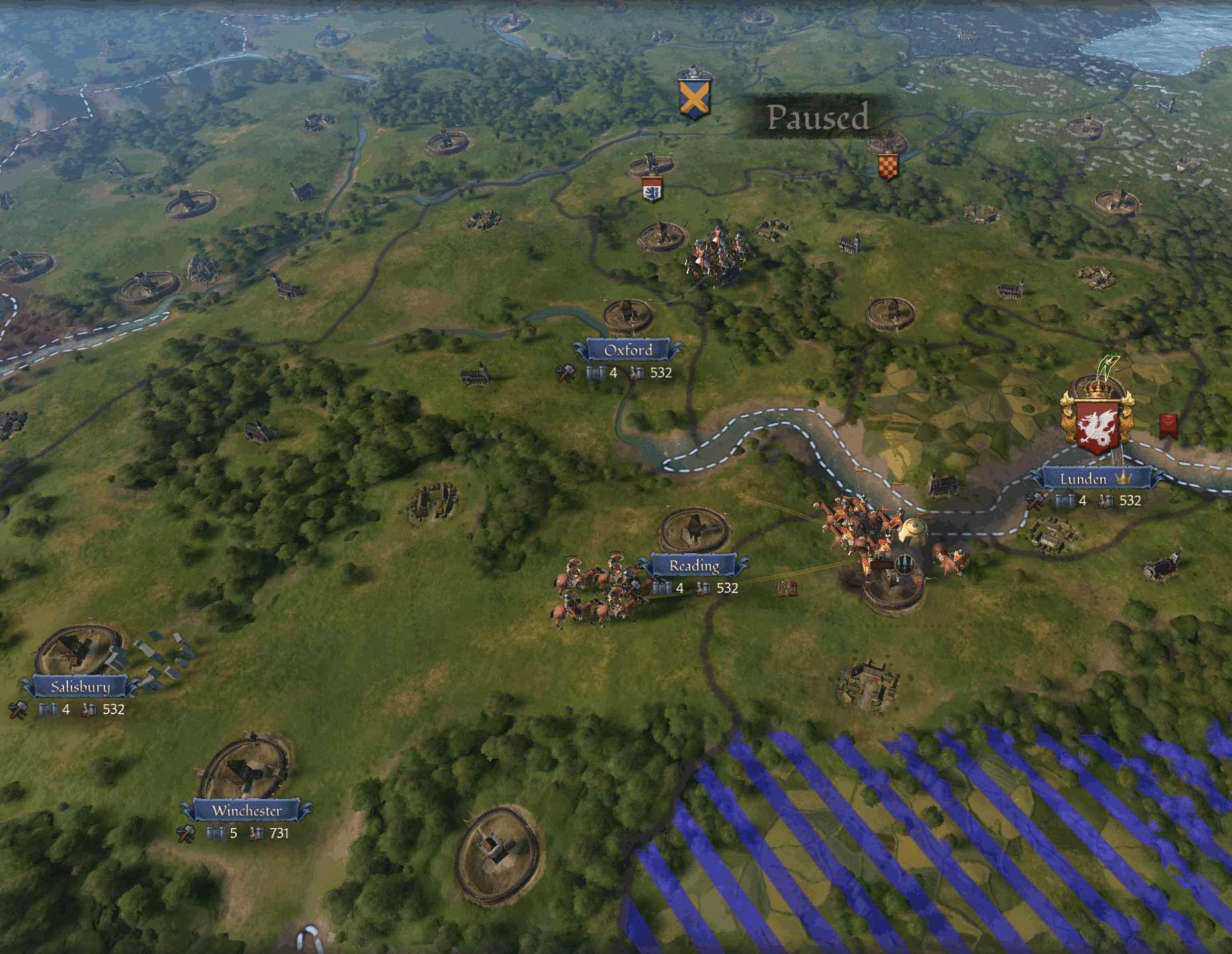Select the hammer icon under Lunden
This screenshot has height=954, width=1232.
point(1035,502)
